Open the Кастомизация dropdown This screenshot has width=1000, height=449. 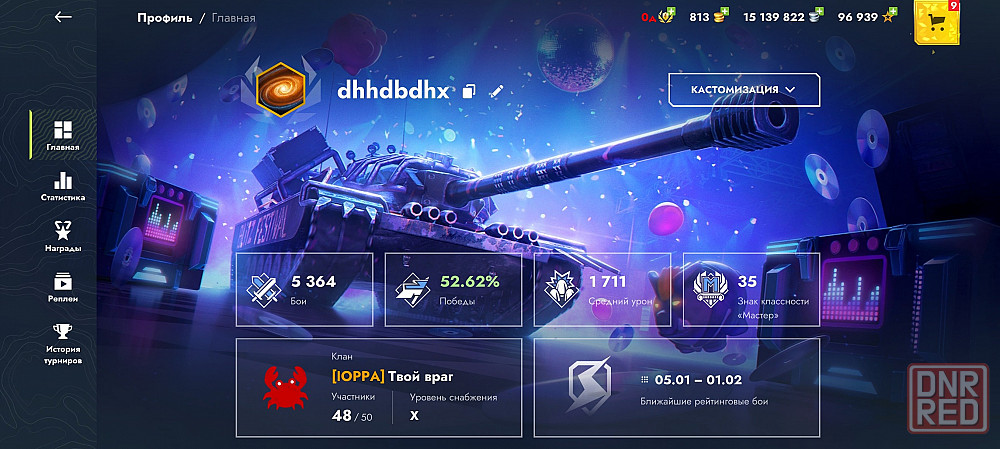(x=743, y=89)
